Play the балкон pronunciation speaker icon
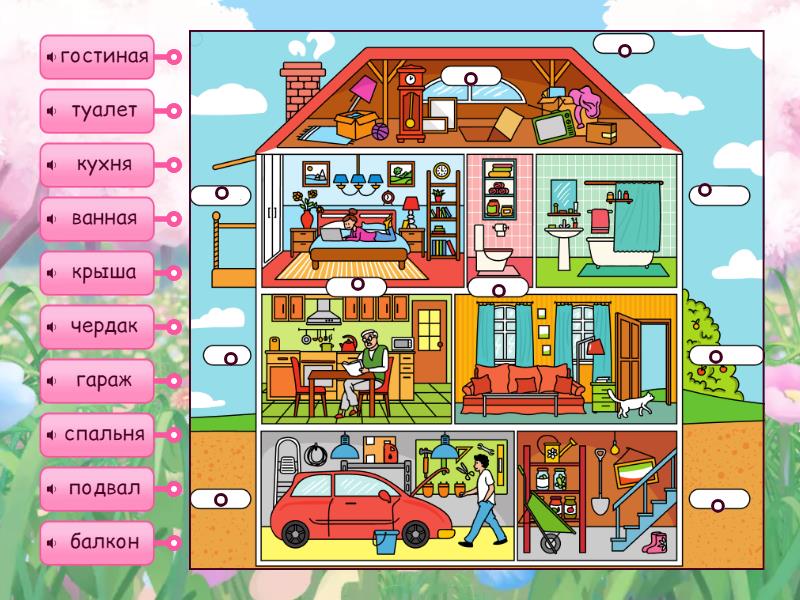This screenshot has height=600, width=800. 51,543
